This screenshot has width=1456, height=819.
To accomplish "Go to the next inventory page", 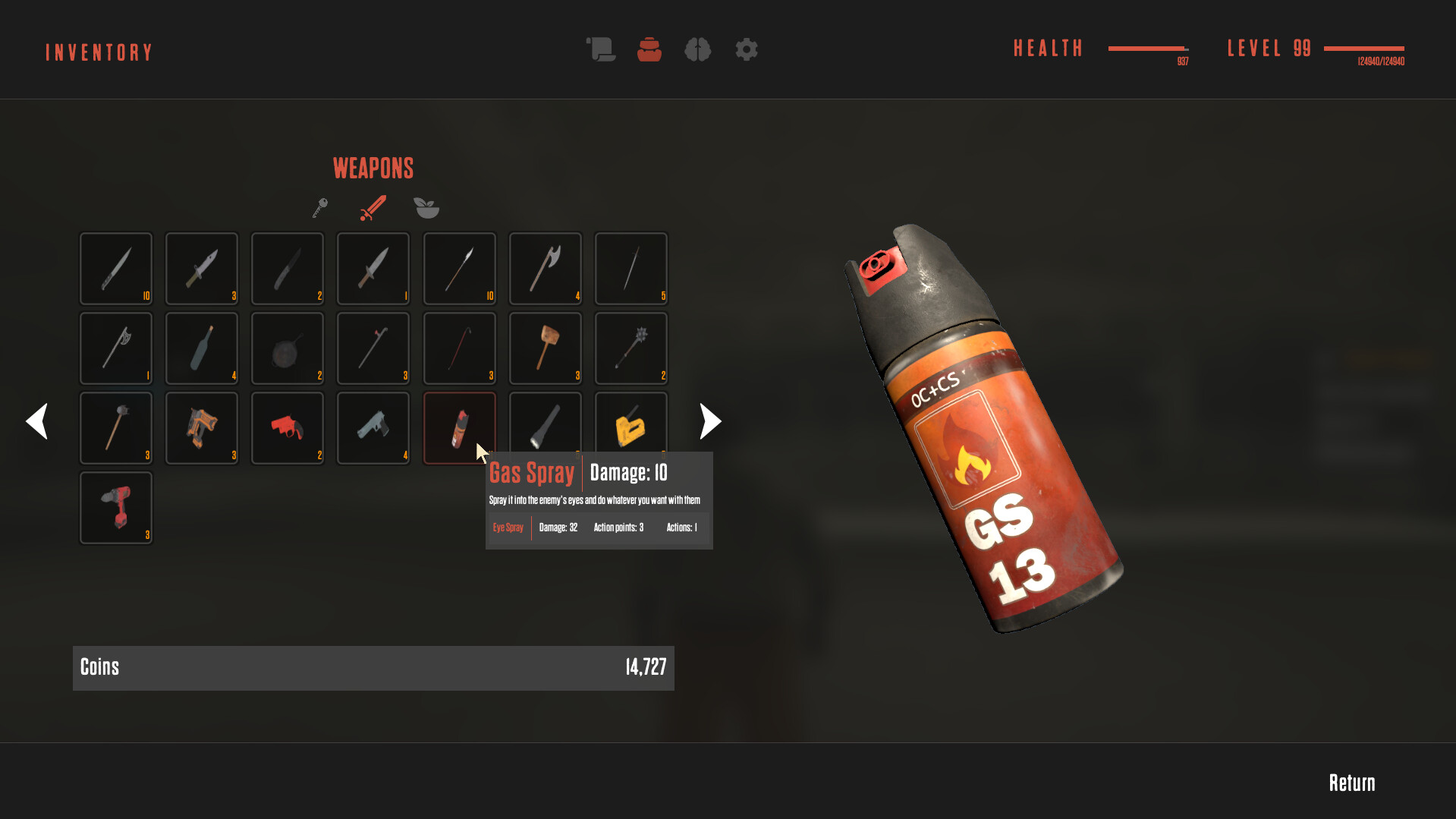I will click(710, 421).
